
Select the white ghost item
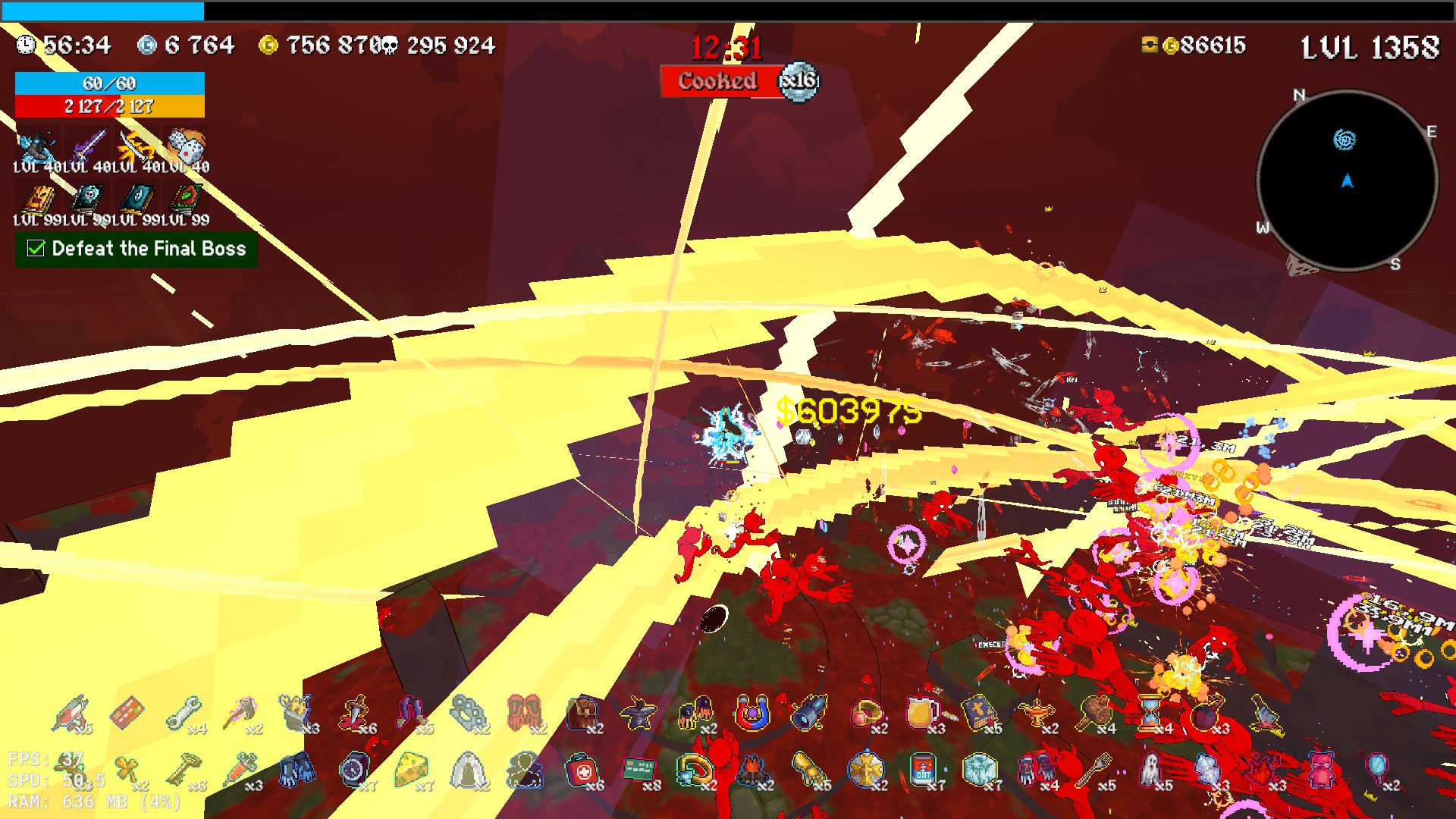tap(1150, 769)
